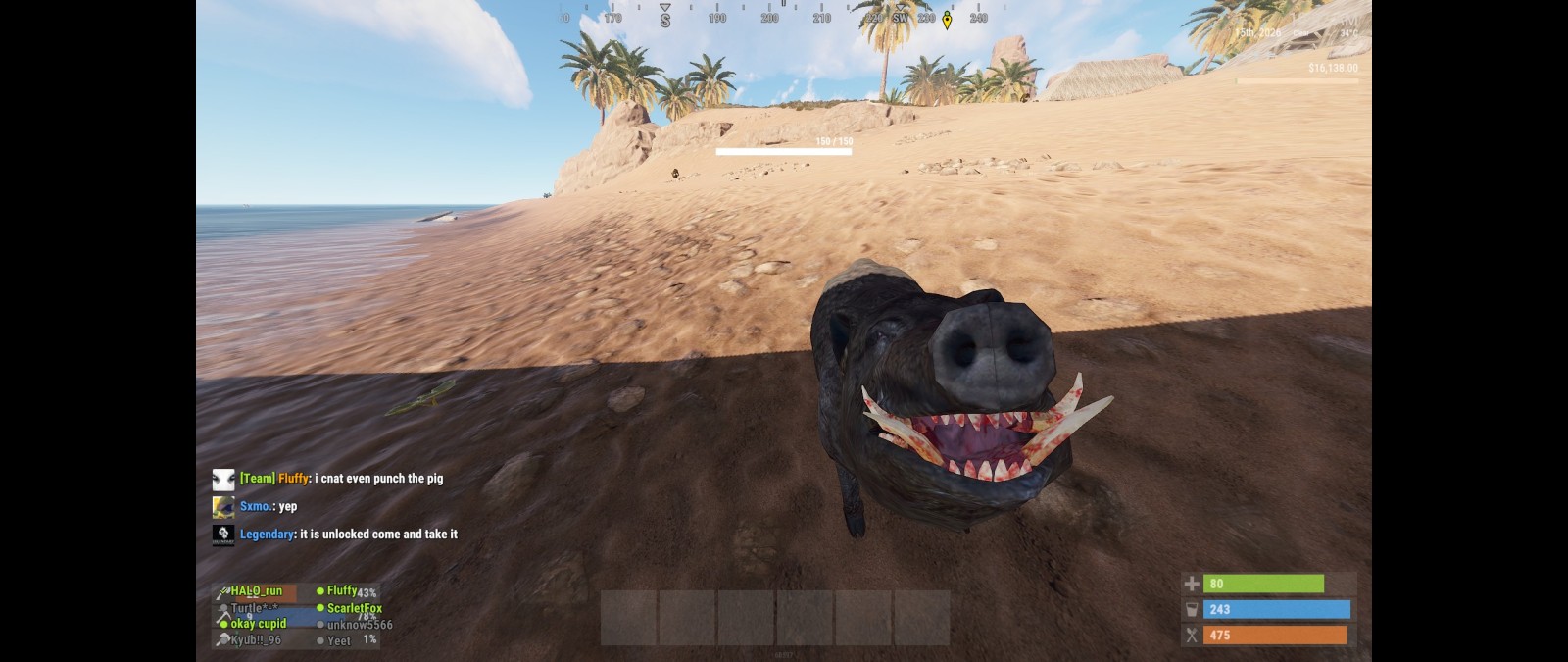Select HALO_run in the team list

point(257,591)
